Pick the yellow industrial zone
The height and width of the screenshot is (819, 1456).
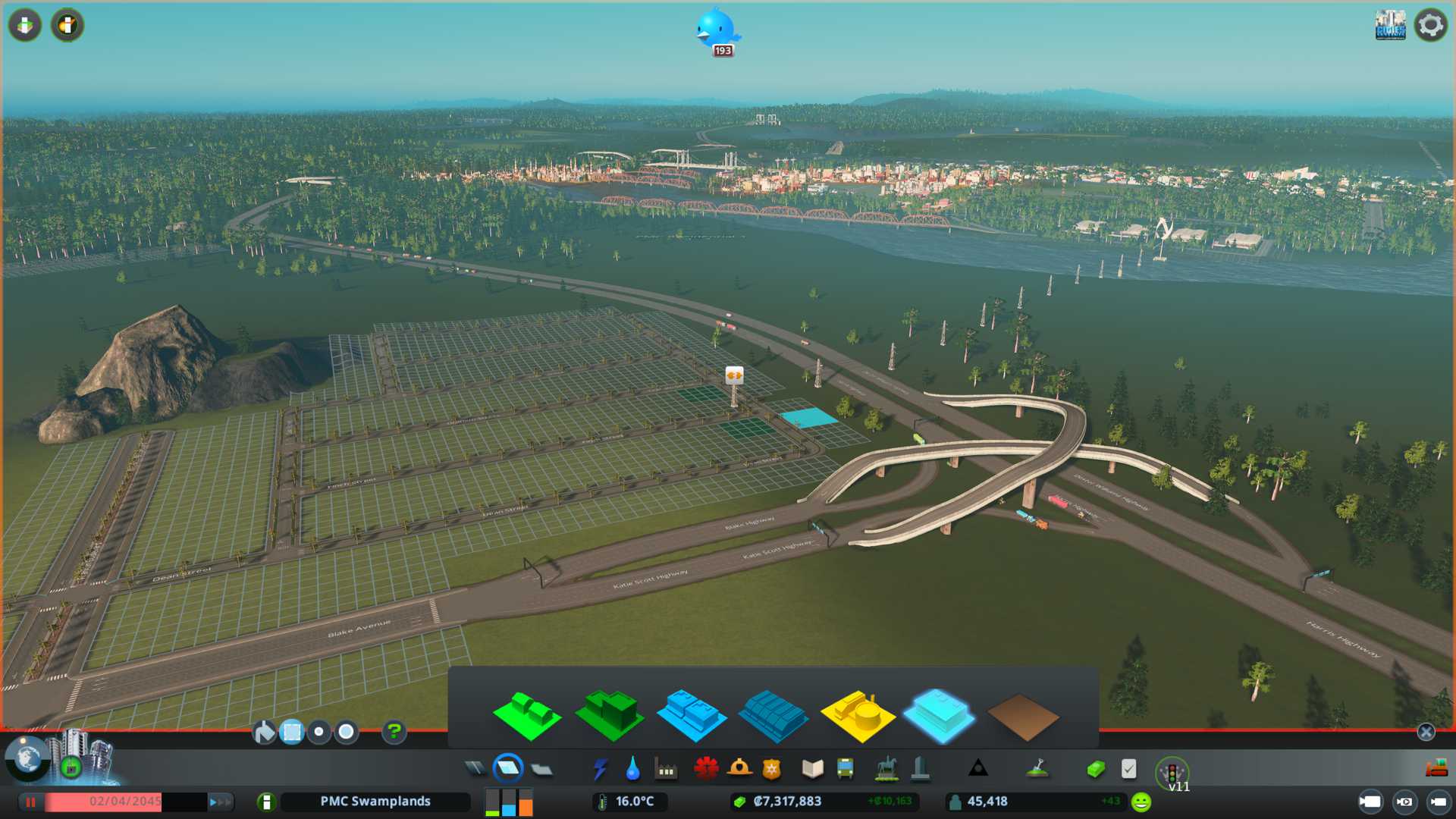click(857, 716)
